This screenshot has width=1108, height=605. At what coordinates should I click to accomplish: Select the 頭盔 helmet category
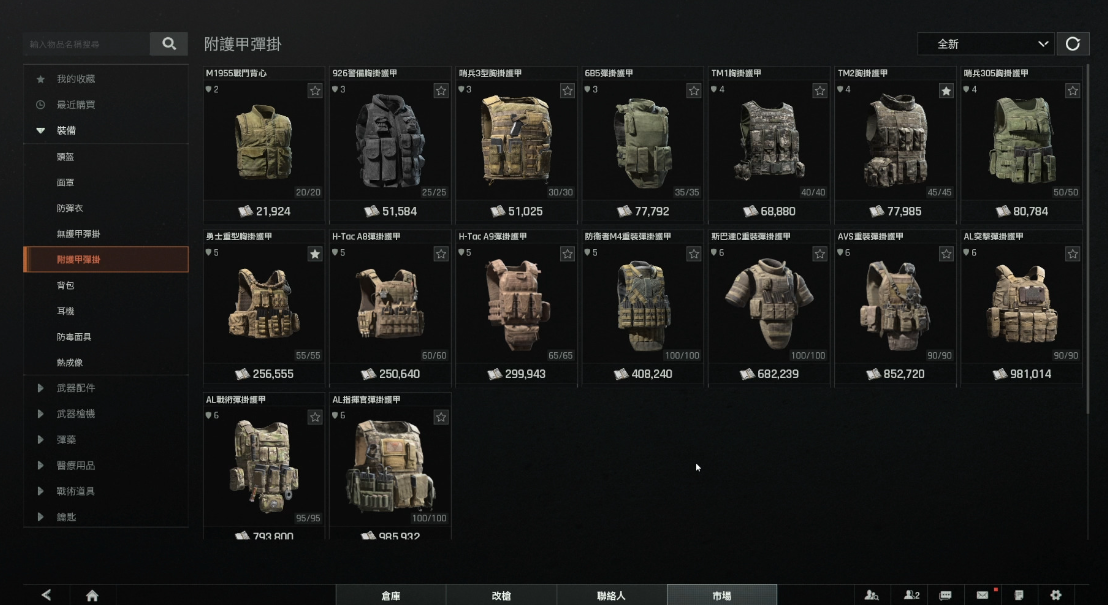point(66,156)
